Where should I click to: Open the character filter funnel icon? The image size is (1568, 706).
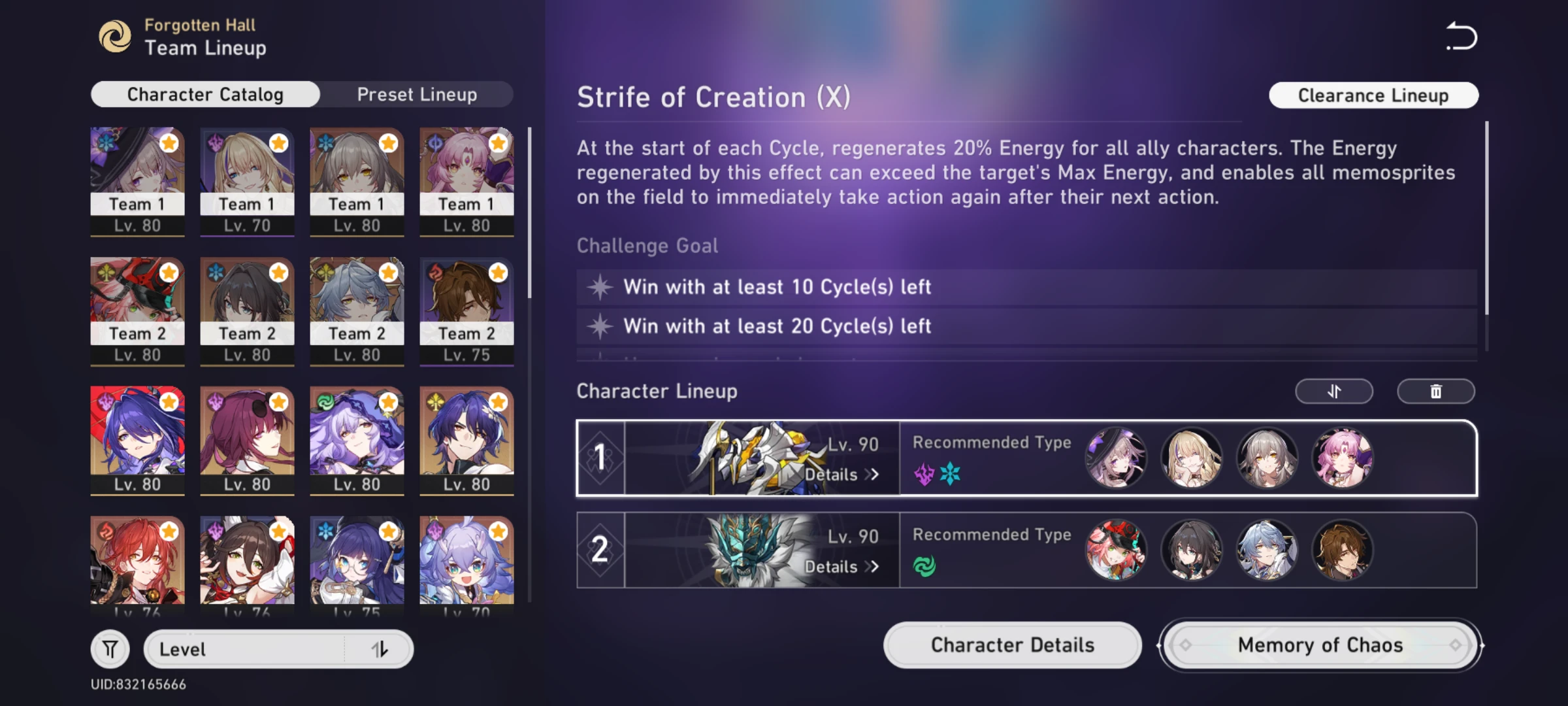[x=110, y=648]
